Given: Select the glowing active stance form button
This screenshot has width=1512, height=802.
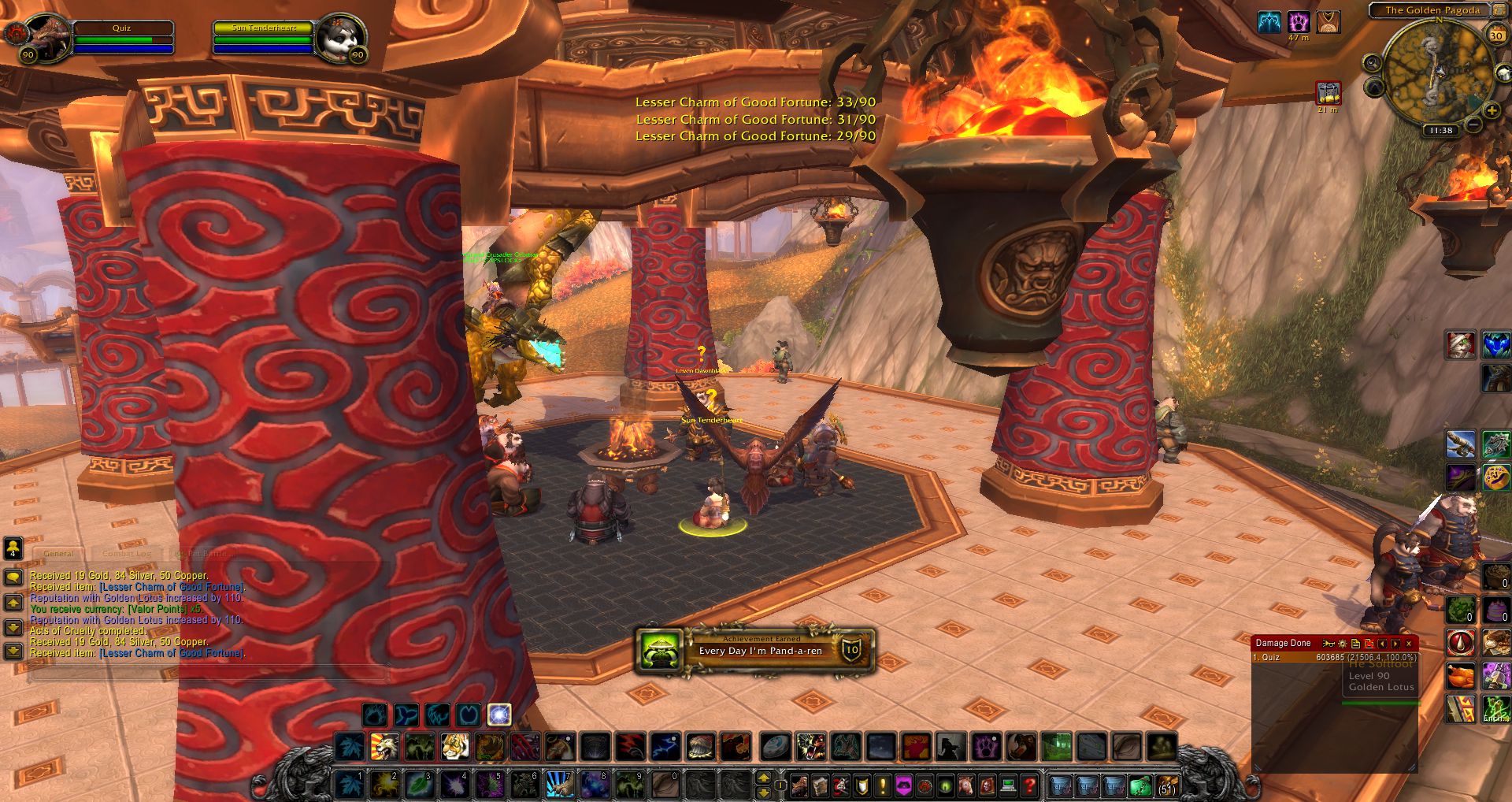Looking at the screenshot, I should (499, 715).
